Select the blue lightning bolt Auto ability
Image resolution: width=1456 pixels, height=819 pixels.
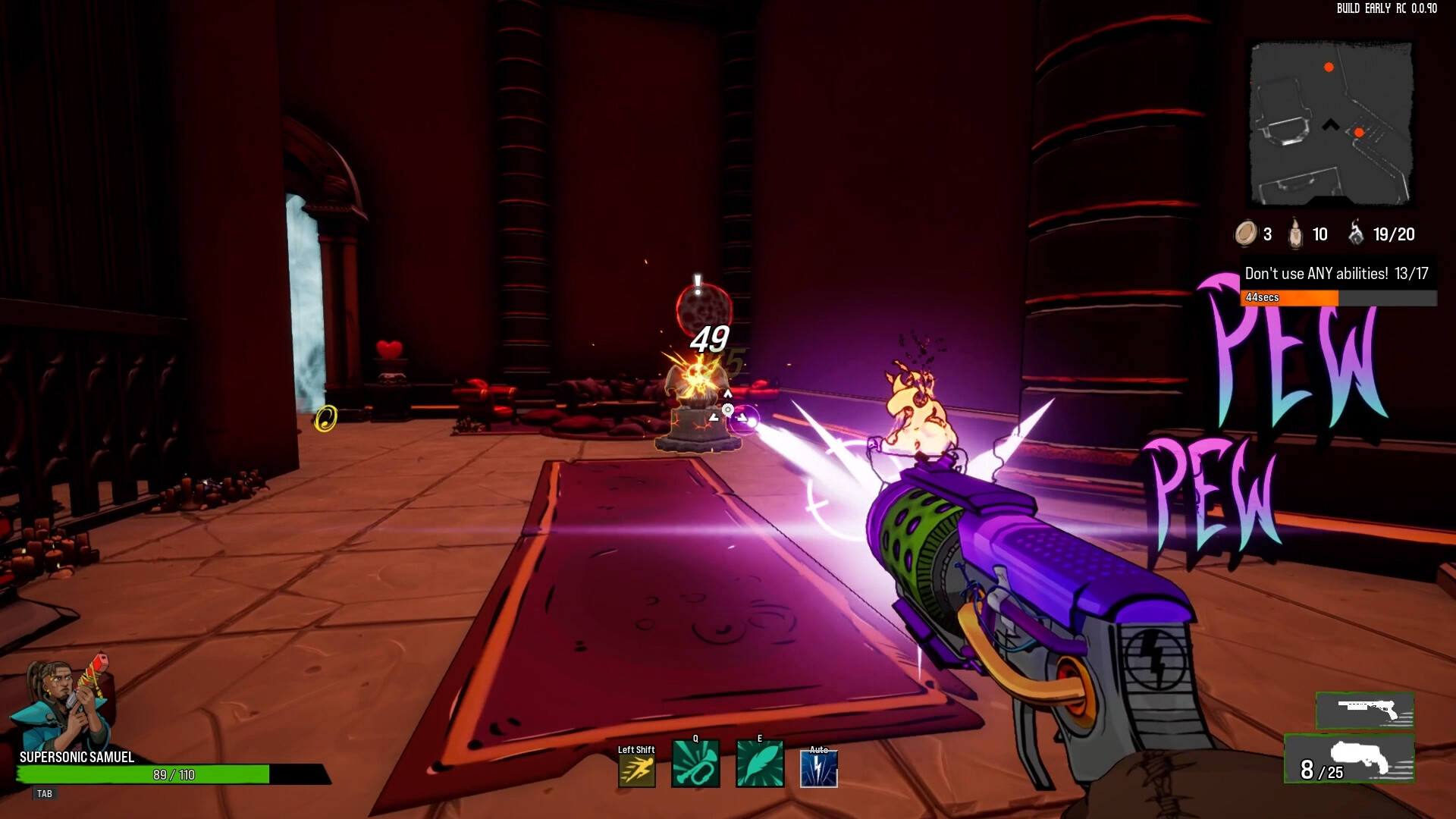pyautogui.click(x=819, y=769)
